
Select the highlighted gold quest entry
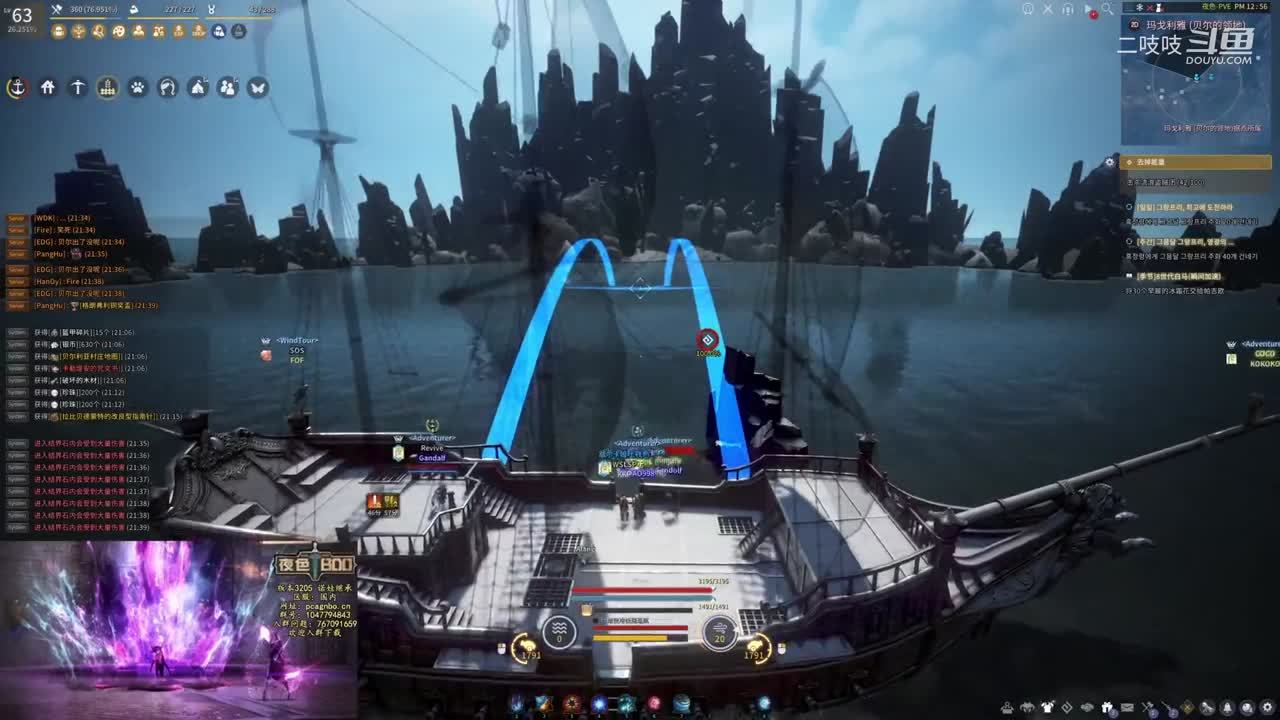point(1196,162)
